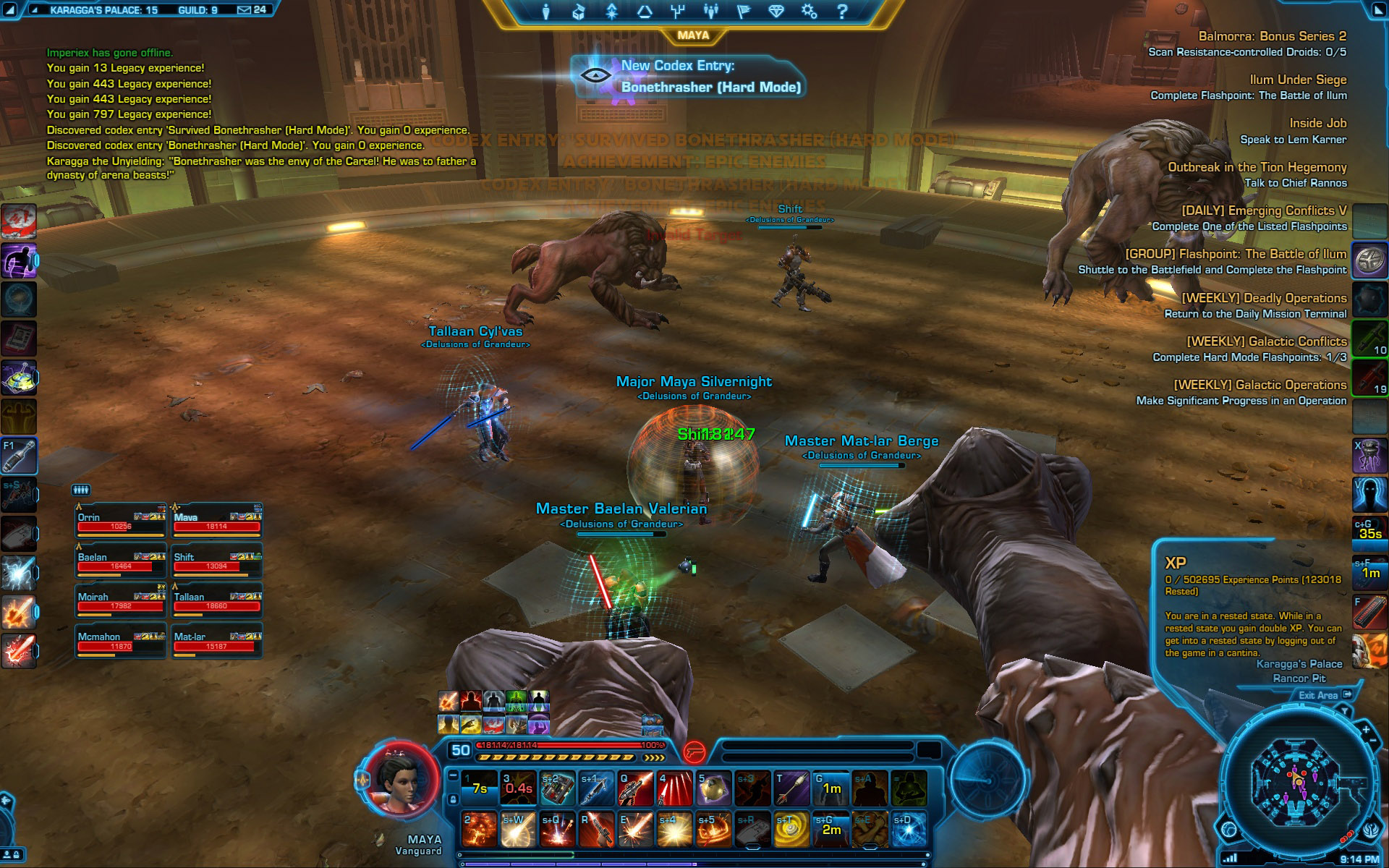Open the character sheet from the top menu

(x=545, y=12)
